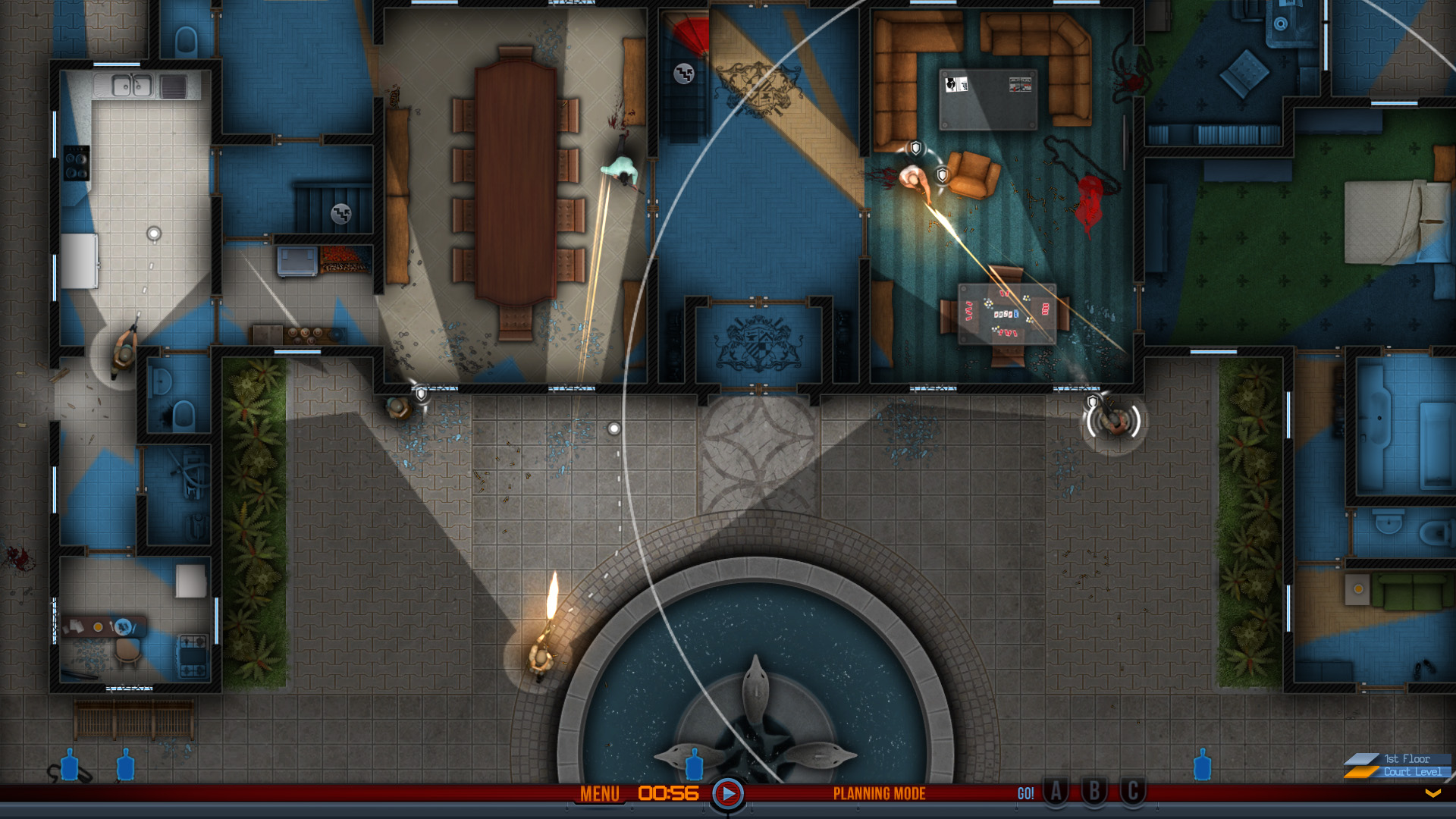This screenshot has height=819, width=1456.
Task: Click the gray 1st Floor layer icon
Action: pos(1363,759)
